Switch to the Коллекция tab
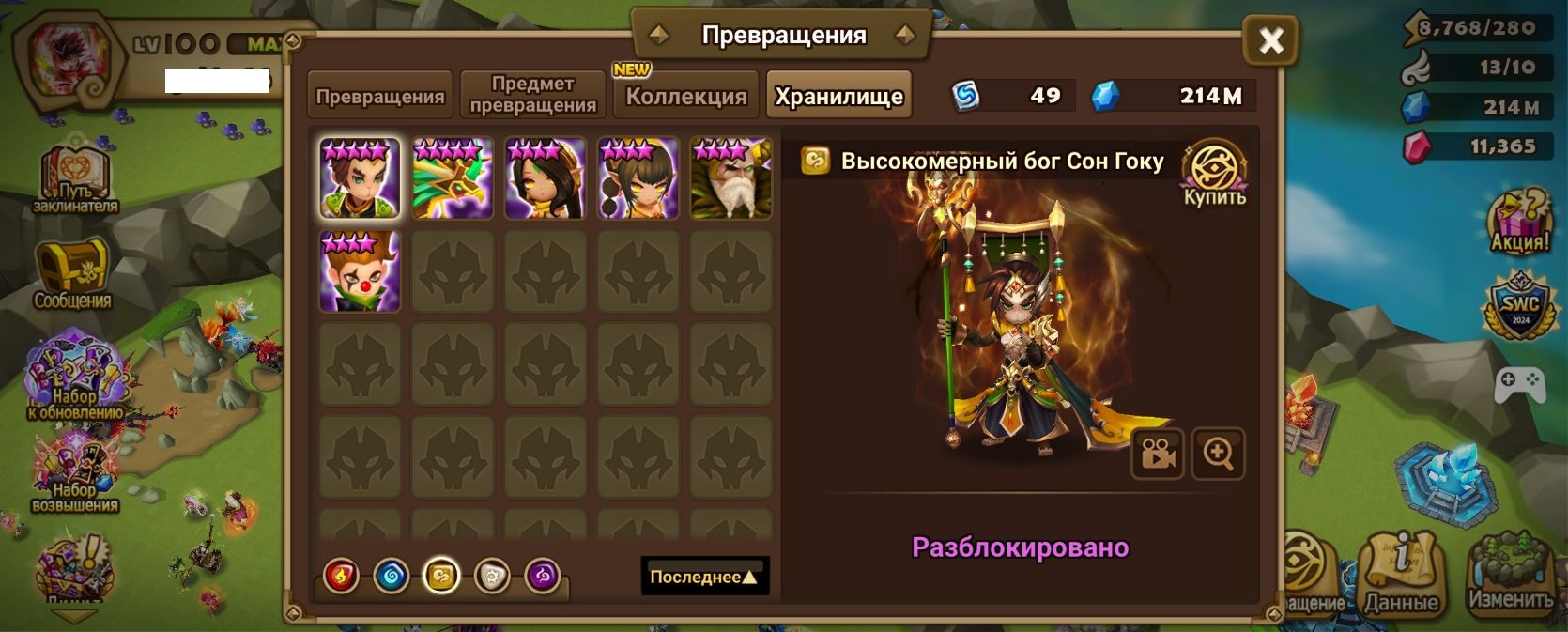 coord(686,96)
